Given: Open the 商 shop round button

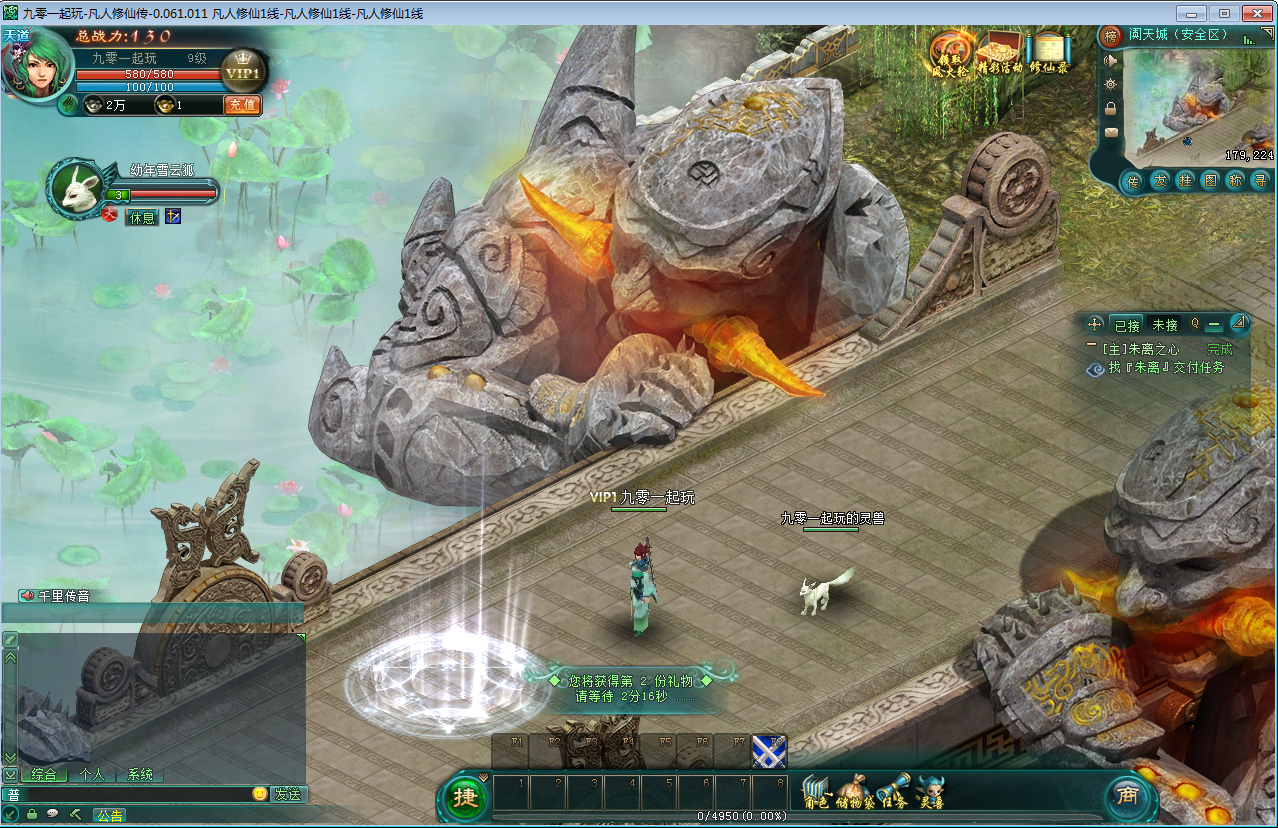Looking at the screenshot, I should (1127, 796).
